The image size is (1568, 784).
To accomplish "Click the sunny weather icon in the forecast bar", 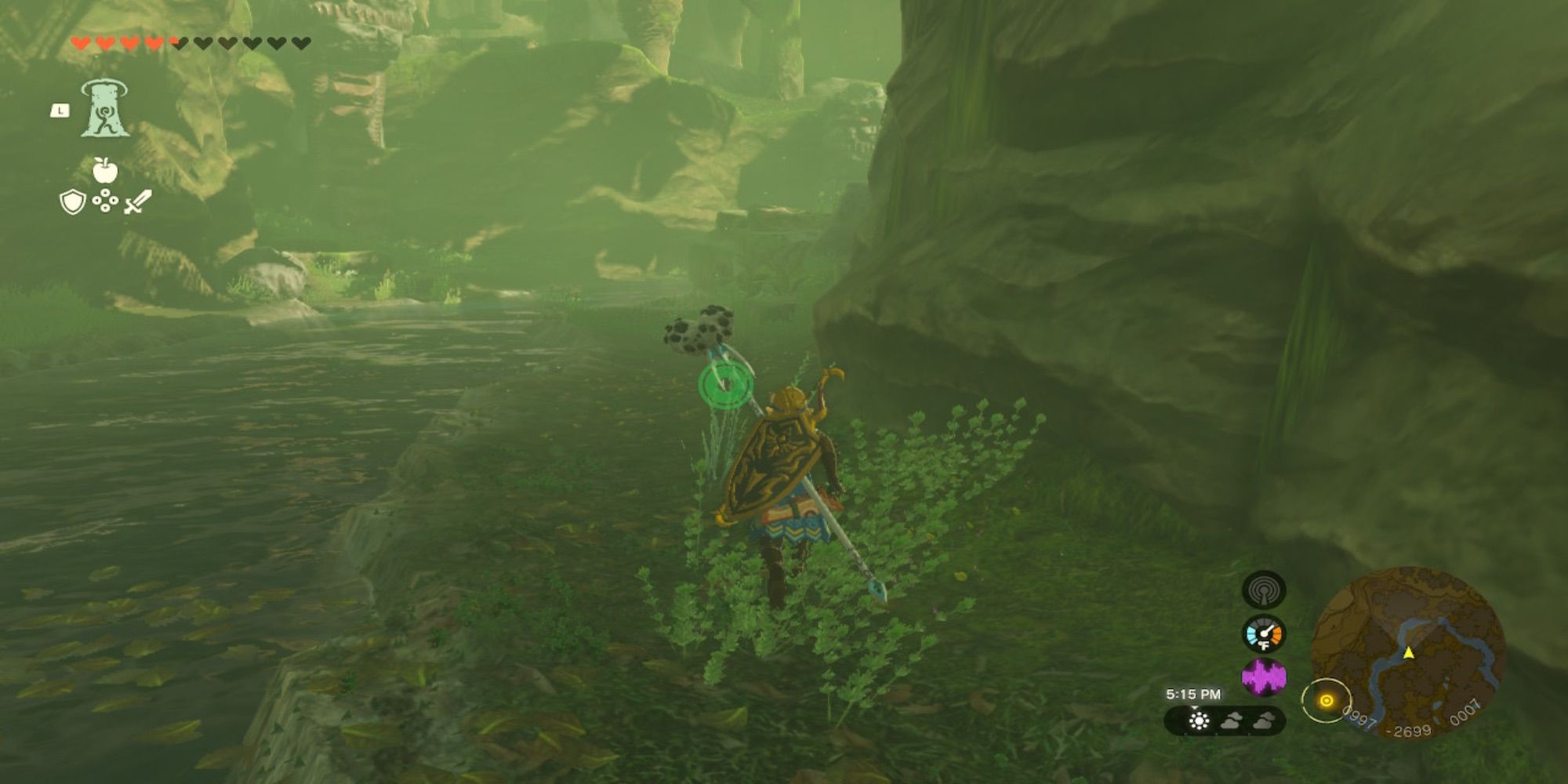I will (1199, 721).
